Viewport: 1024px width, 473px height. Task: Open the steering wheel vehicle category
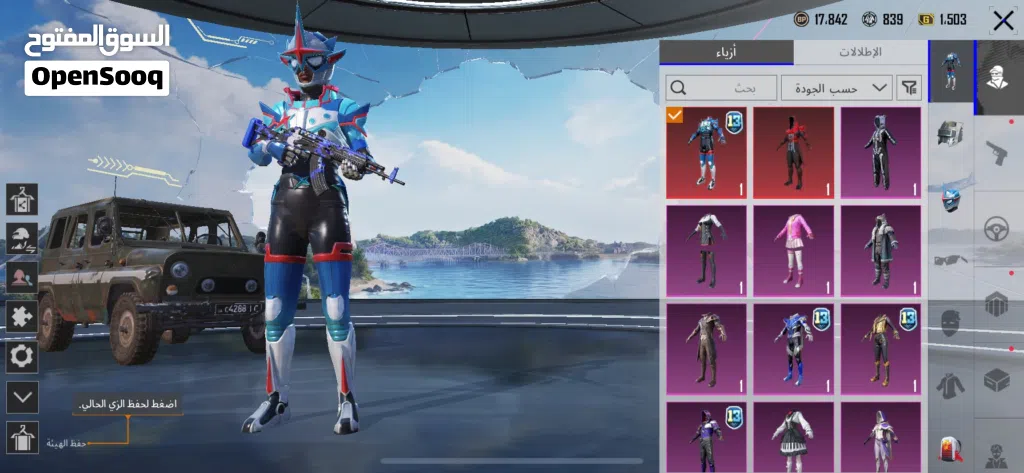click(x=997, y=228)
